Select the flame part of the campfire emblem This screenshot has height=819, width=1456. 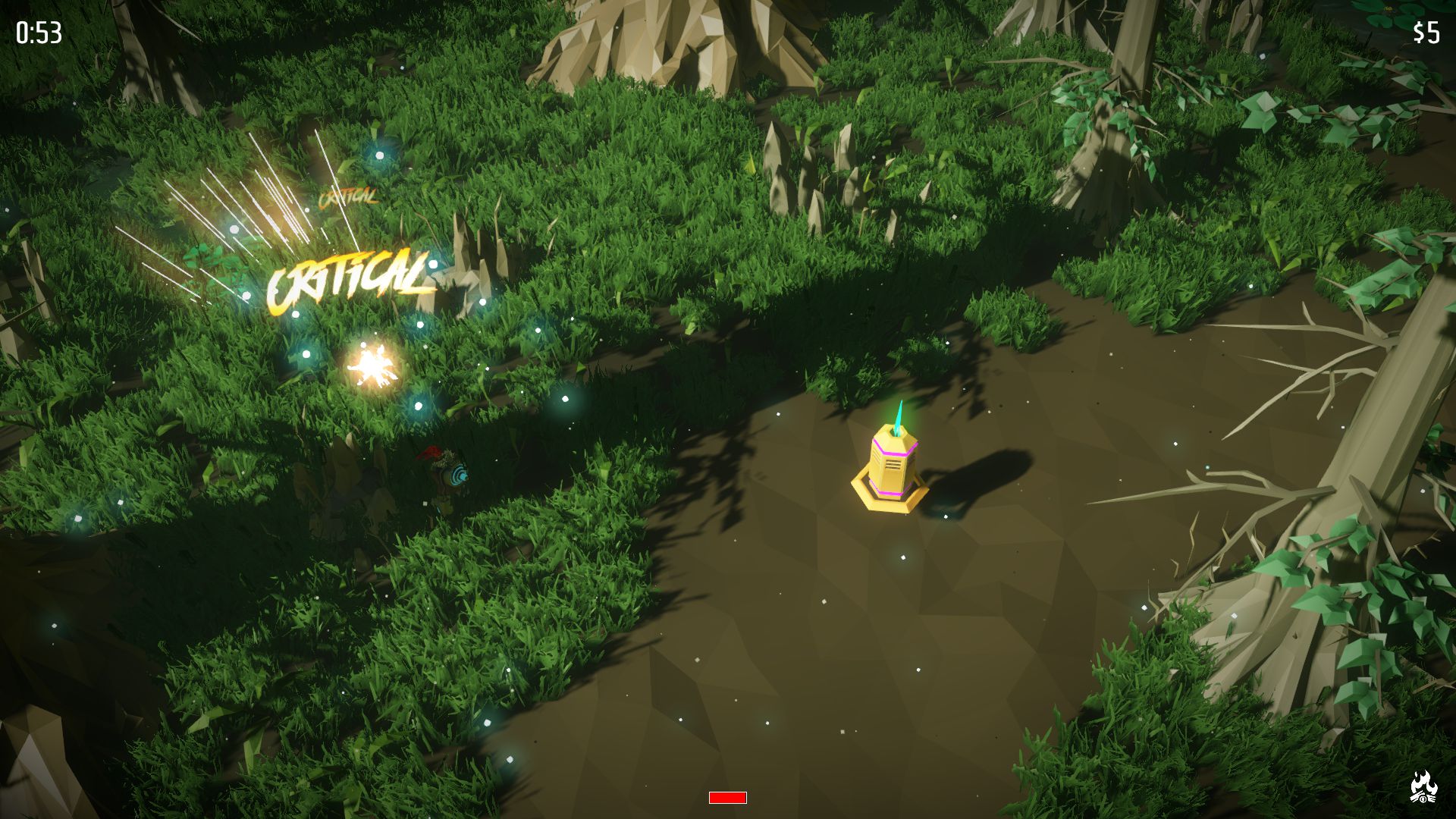tap(1423, 781)
